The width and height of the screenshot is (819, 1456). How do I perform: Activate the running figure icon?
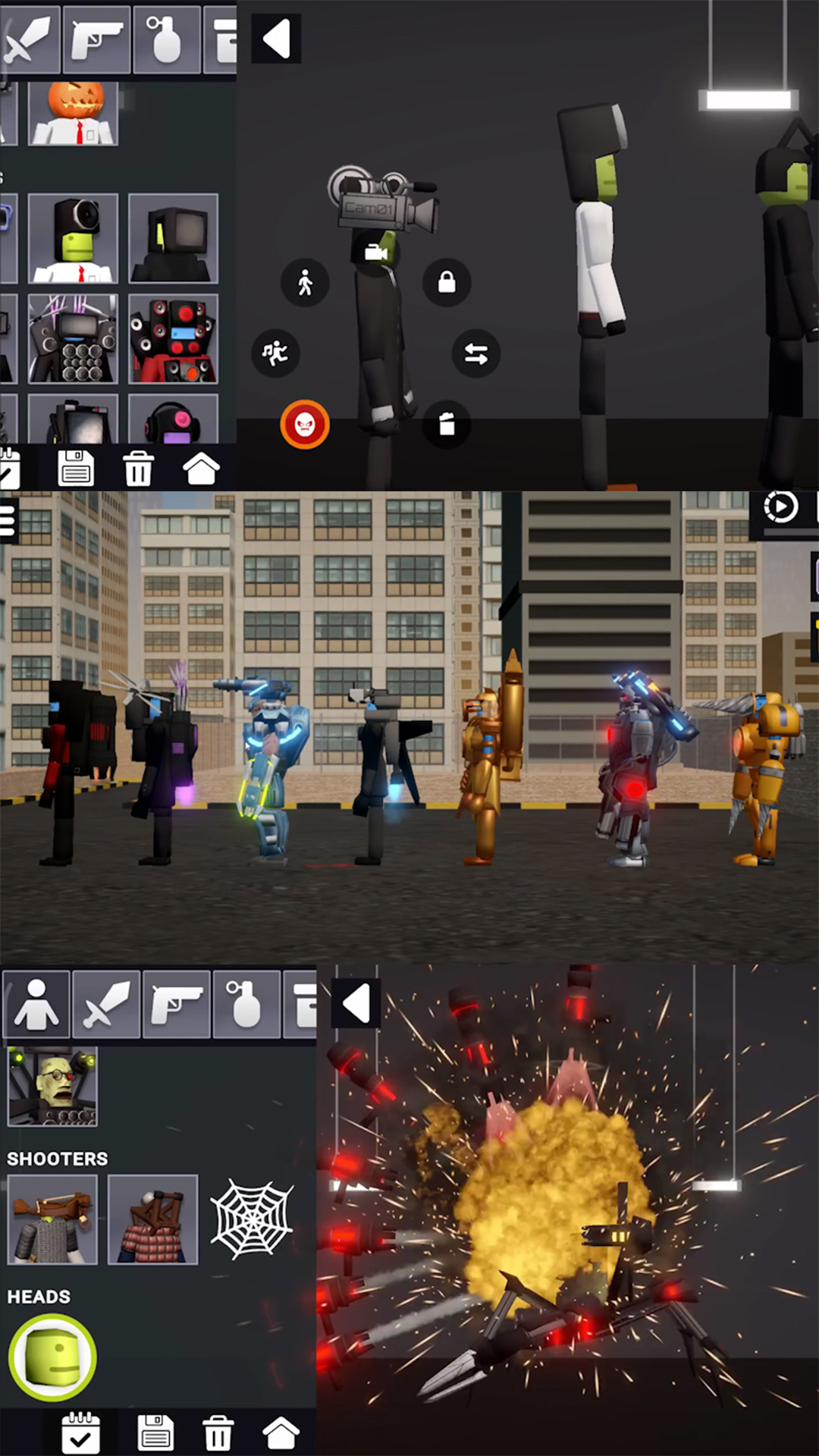pyautogui.click(x=275, y=353)
